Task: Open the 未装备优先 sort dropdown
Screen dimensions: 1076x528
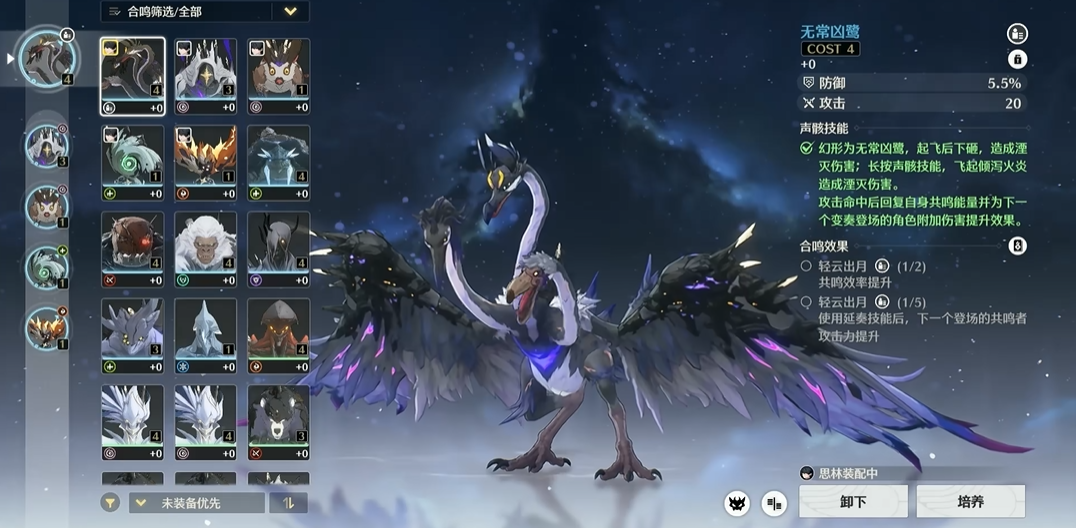Action: tap(196, 503)
